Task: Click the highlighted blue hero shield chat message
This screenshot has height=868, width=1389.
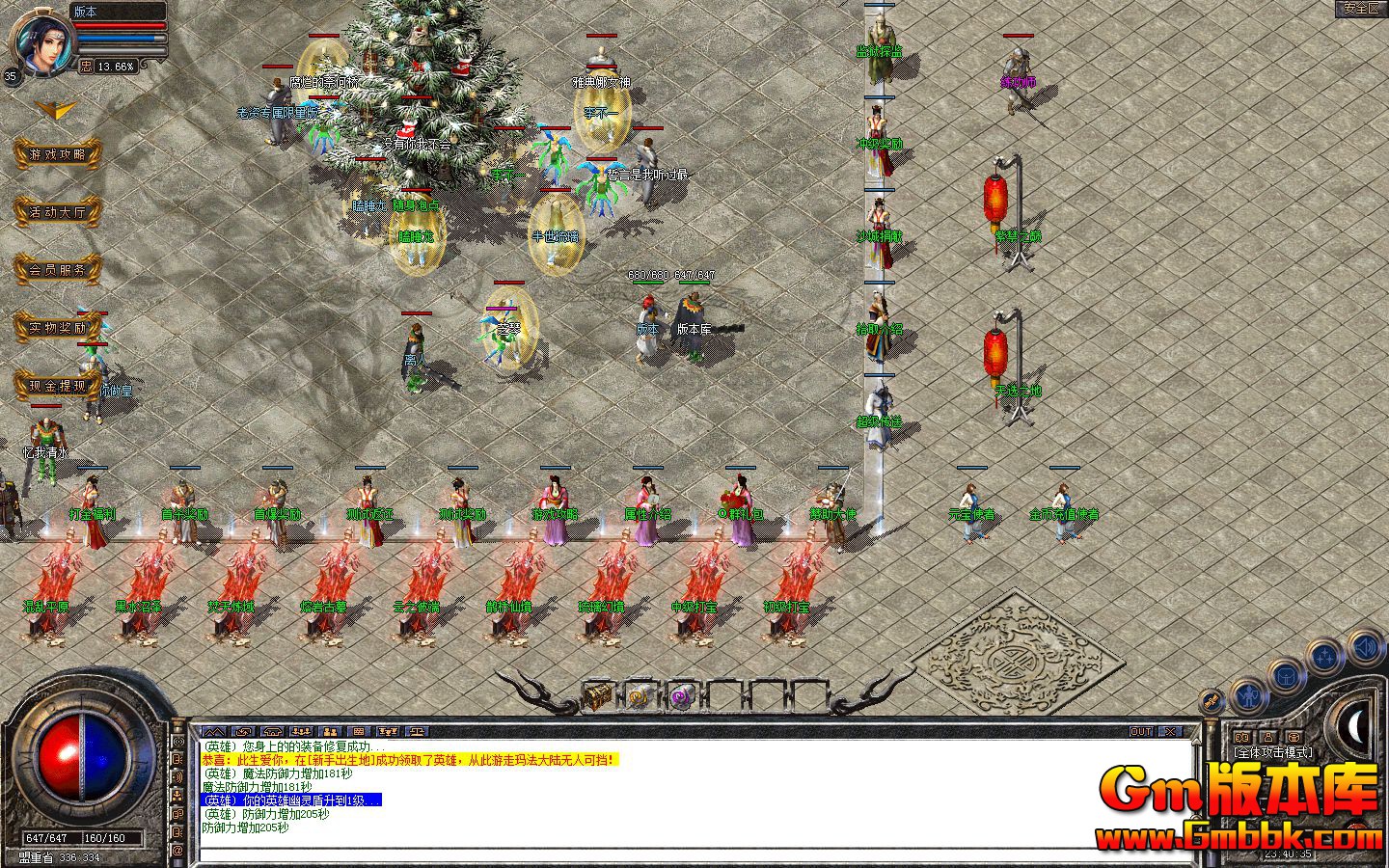Action: [291, 799]
